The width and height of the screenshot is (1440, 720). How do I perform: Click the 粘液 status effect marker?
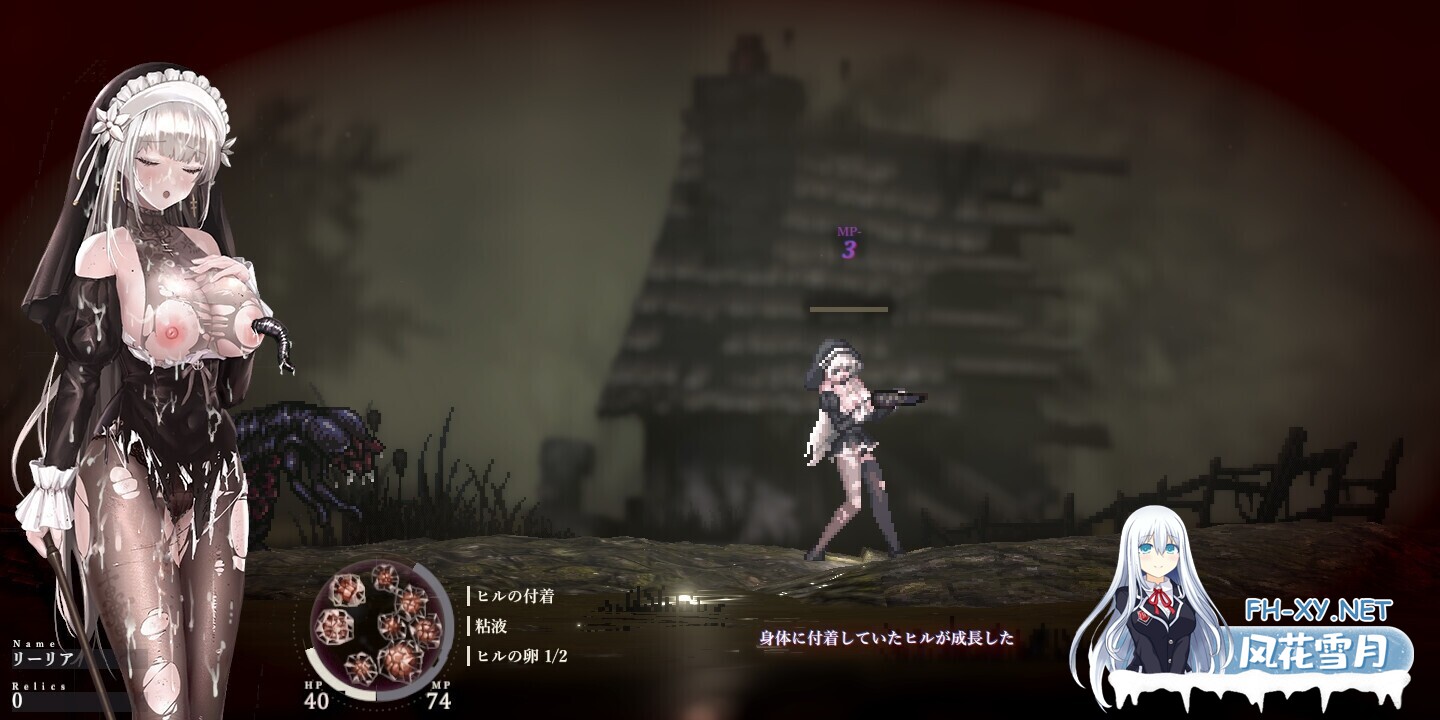[489, 627]
